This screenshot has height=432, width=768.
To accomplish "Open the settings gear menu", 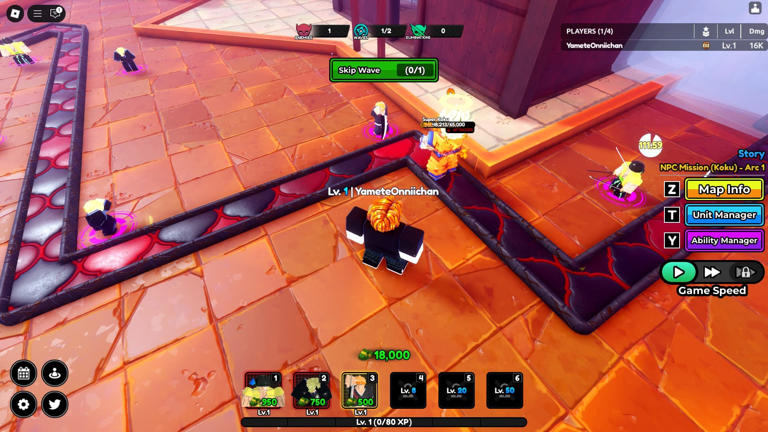I will click(24, 405).
